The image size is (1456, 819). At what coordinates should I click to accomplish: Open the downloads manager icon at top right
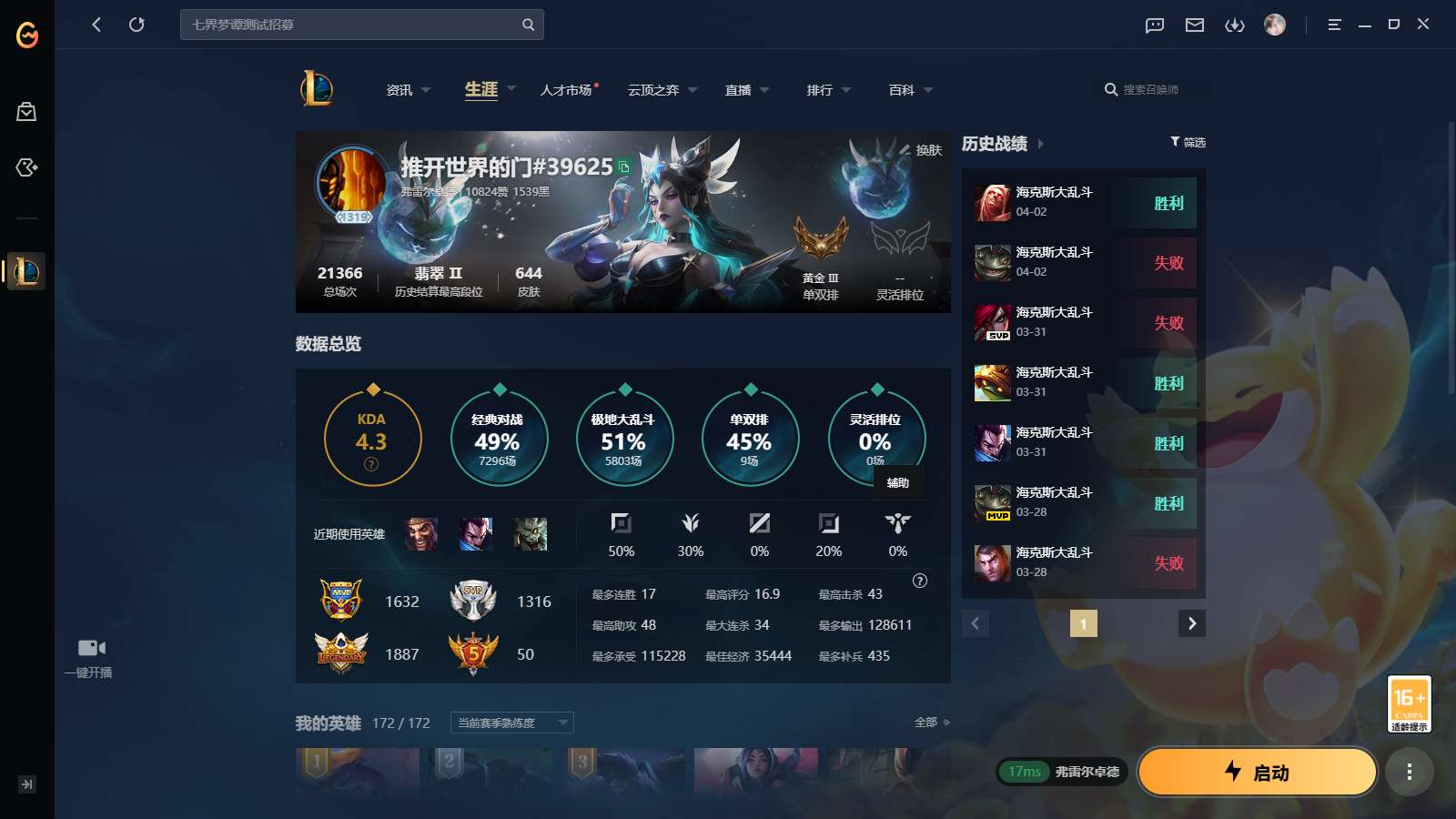coord(1235,25)
